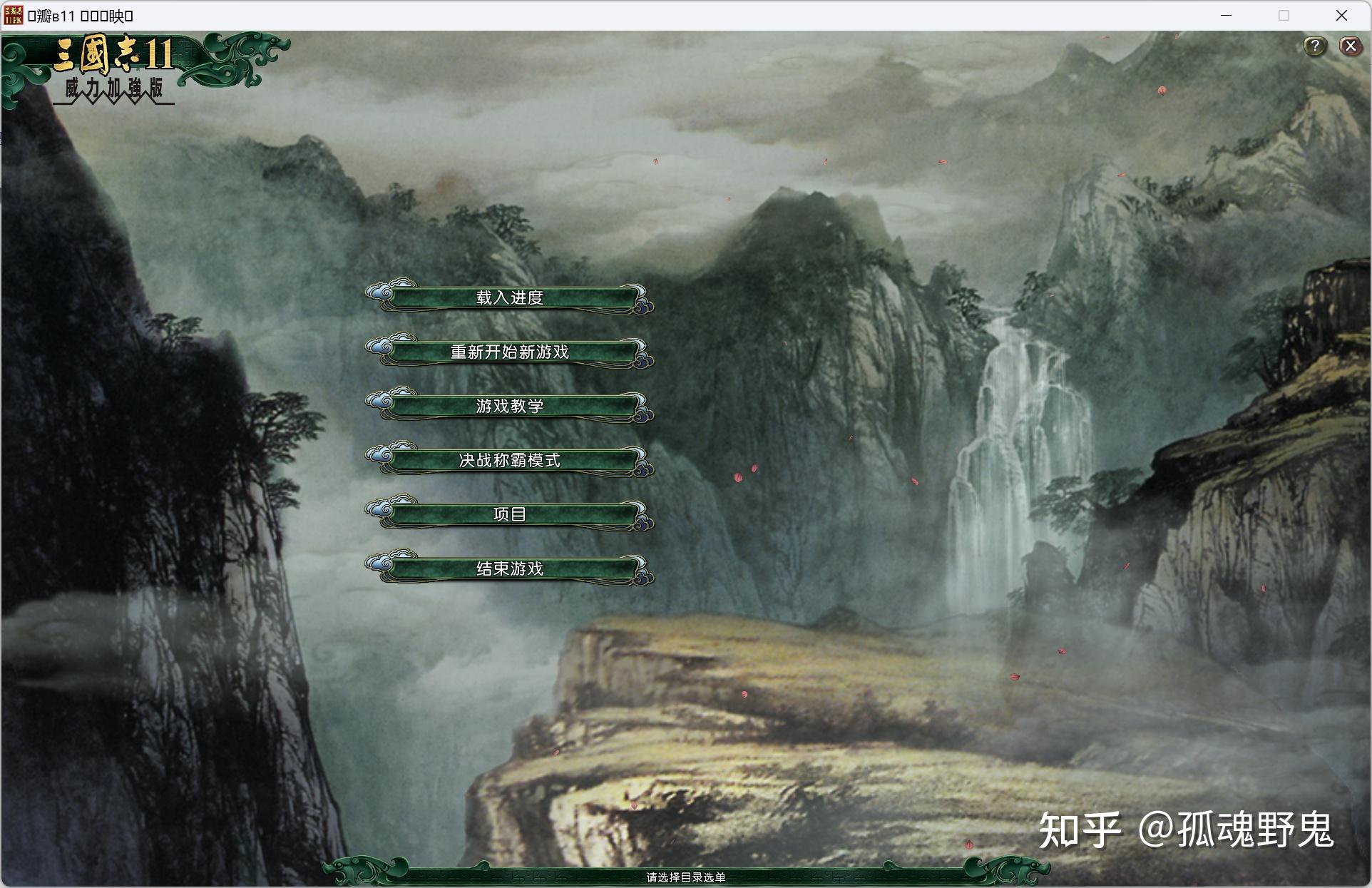Start a new game with 重新开始新游戏
This screenshot has width=1372, height=888.
click(510, 352)
